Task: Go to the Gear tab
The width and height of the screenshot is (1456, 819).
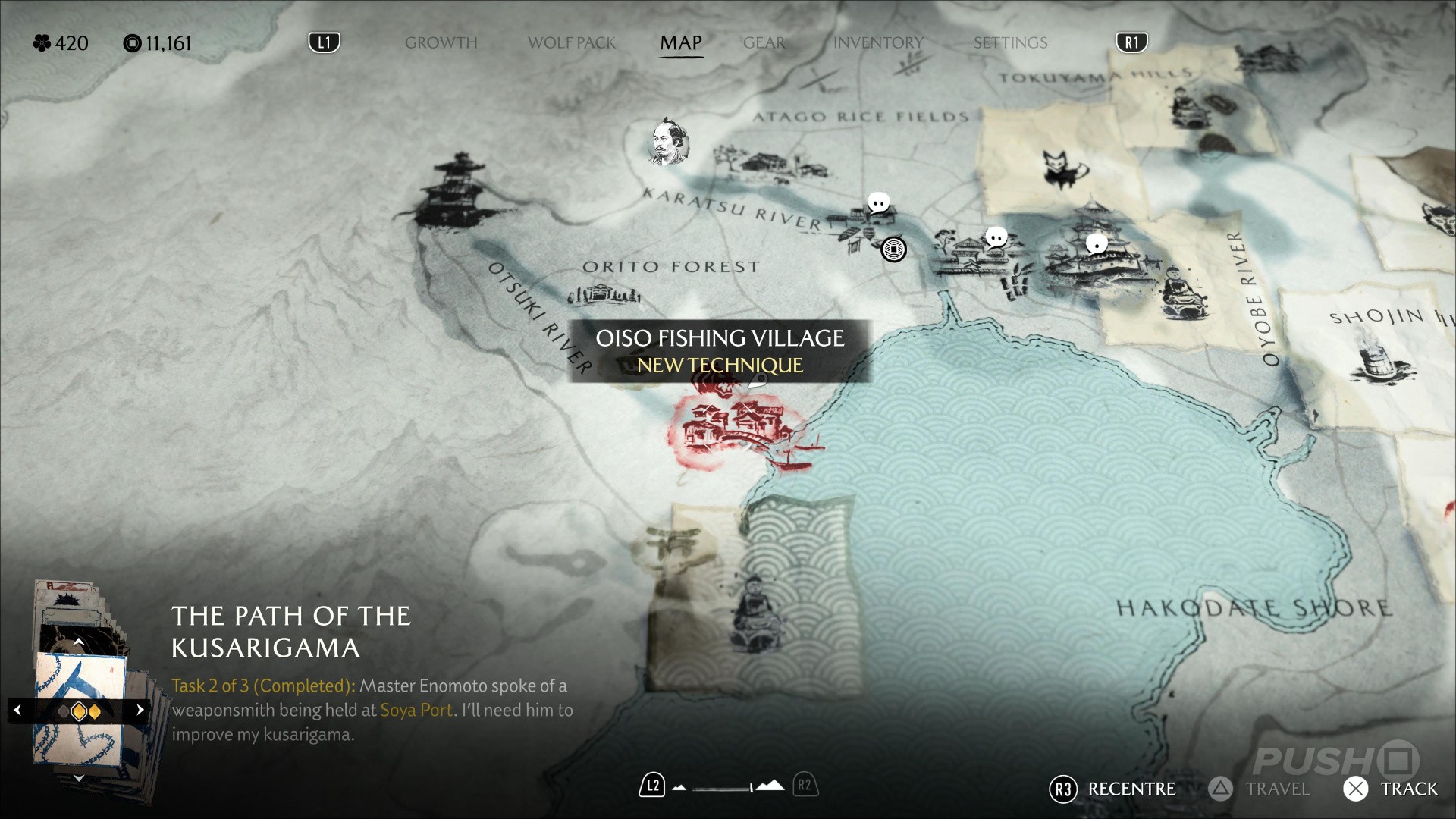Action: [764, 43]
